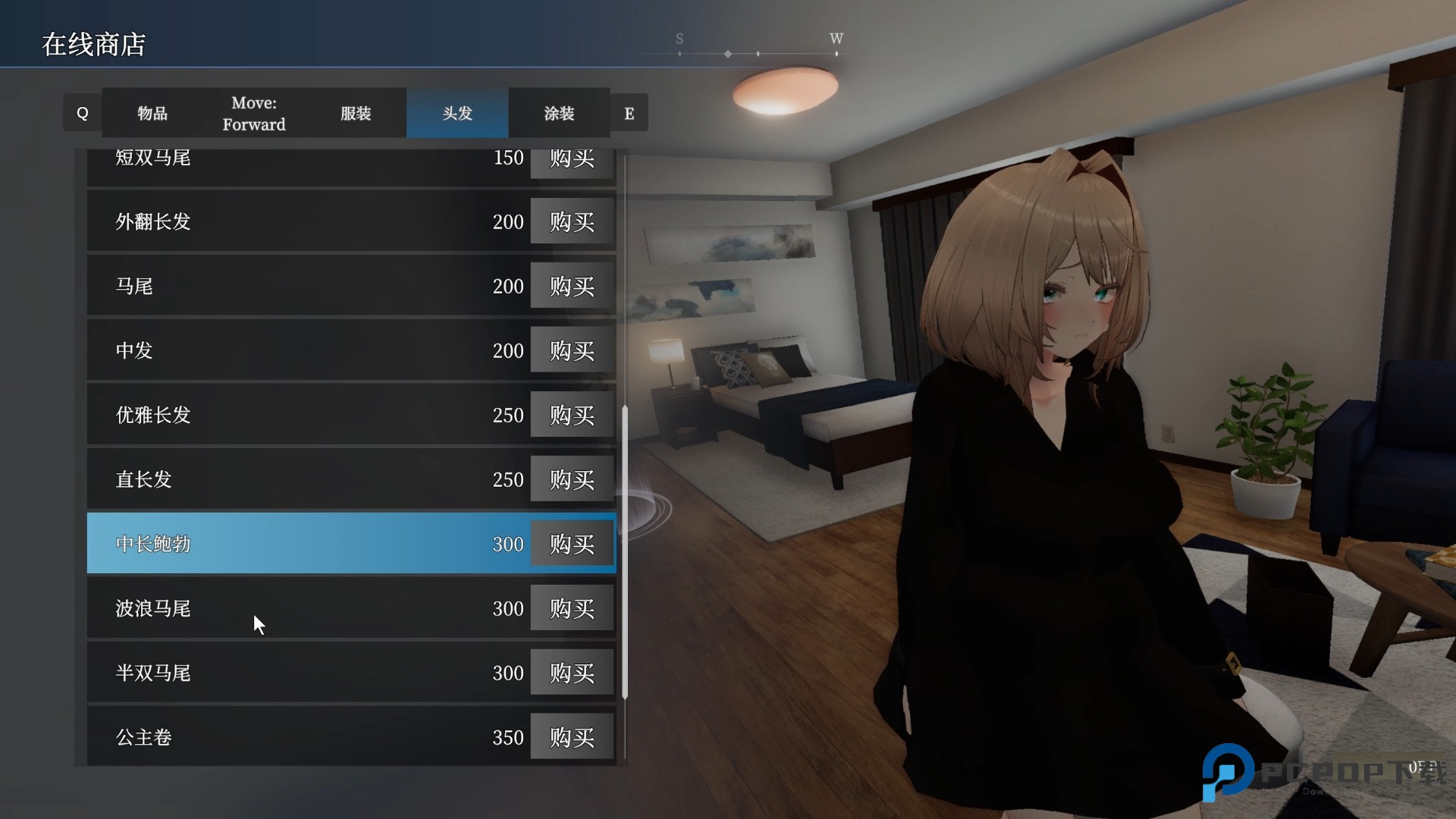Choose the 波浪马尾 row name
The image size is (1456, 819).
pos(153,608)
